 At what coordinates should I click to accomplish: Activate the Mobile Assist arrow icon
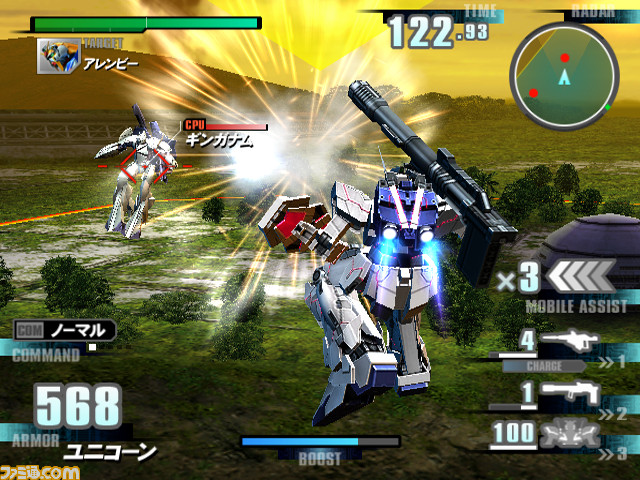583,275
